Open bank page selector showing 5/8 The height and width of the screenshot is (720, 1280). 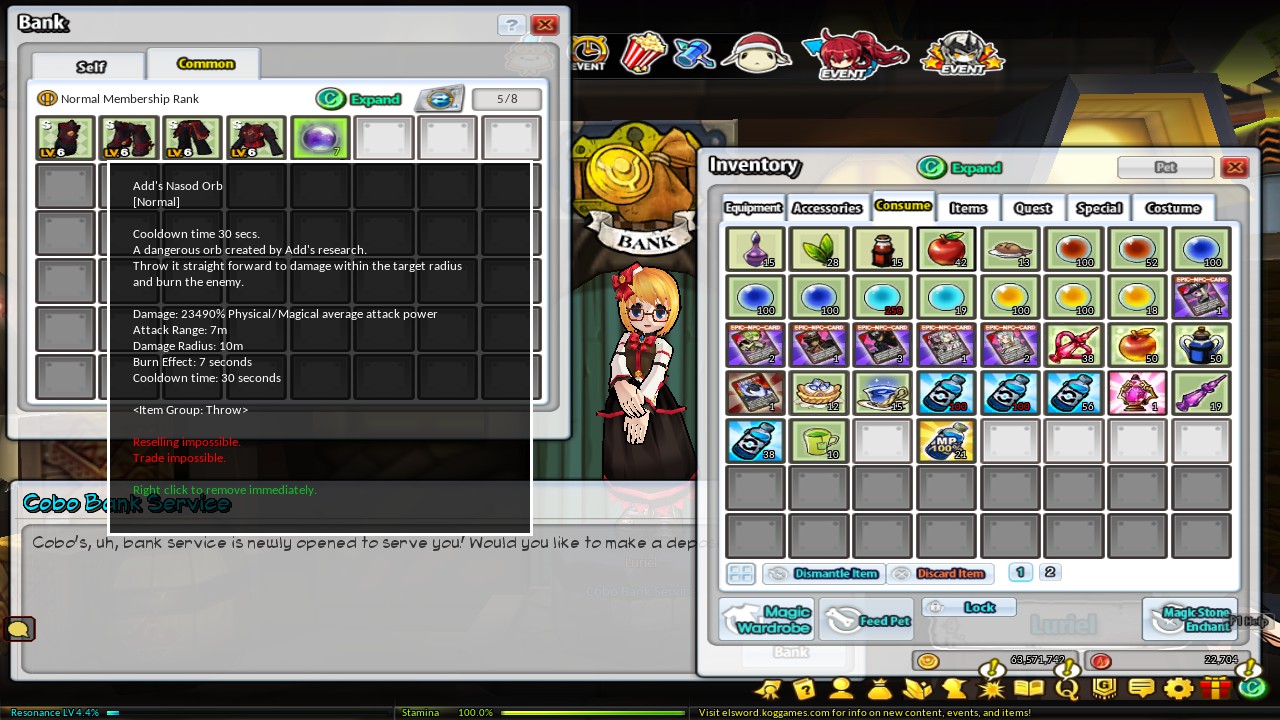point(506,99)
